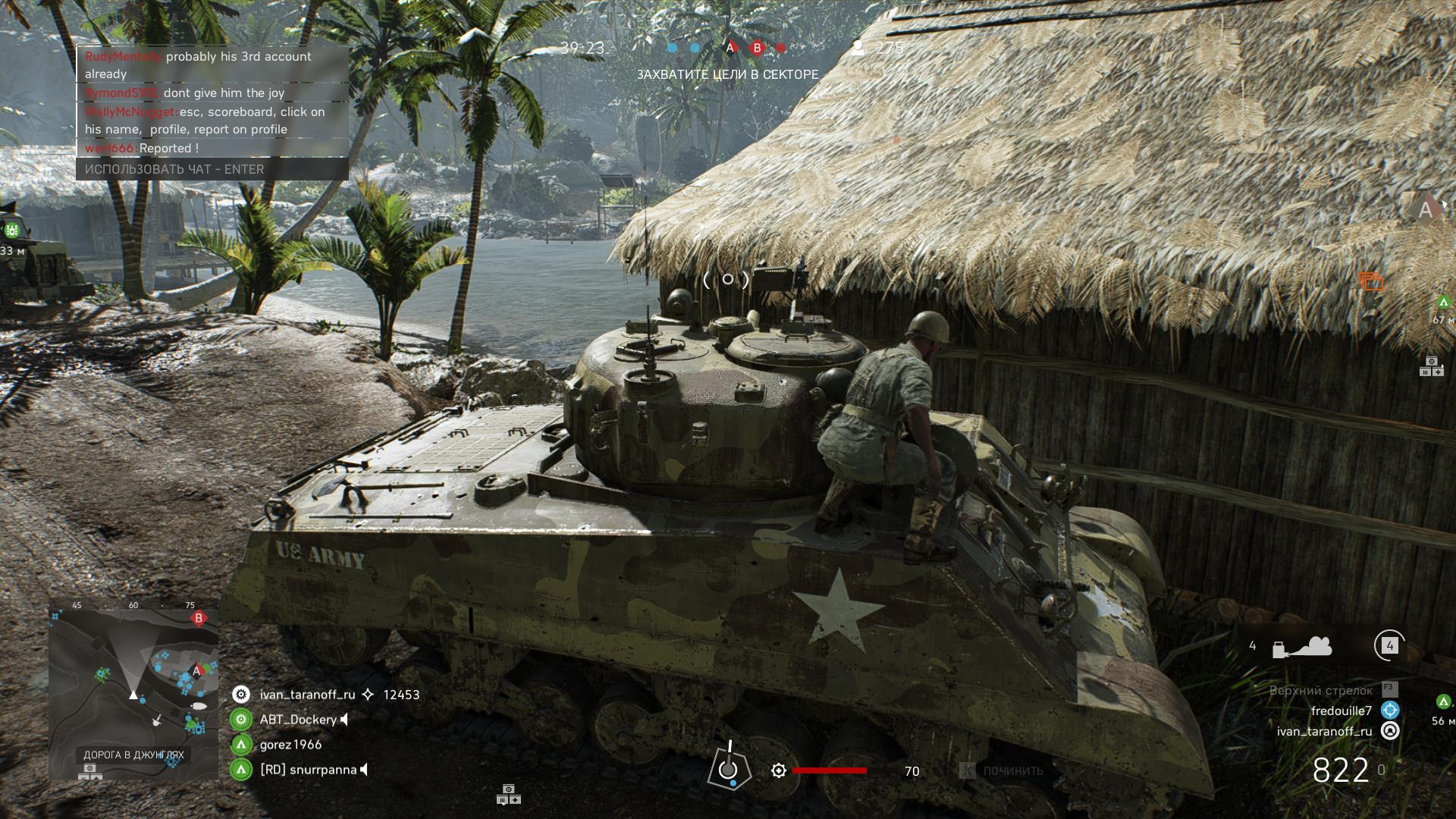Click fredouille7 in vehicle seat list
Image resolution: width=1456 pixels, height=819 pixels.
click(x=1341, y=711)
